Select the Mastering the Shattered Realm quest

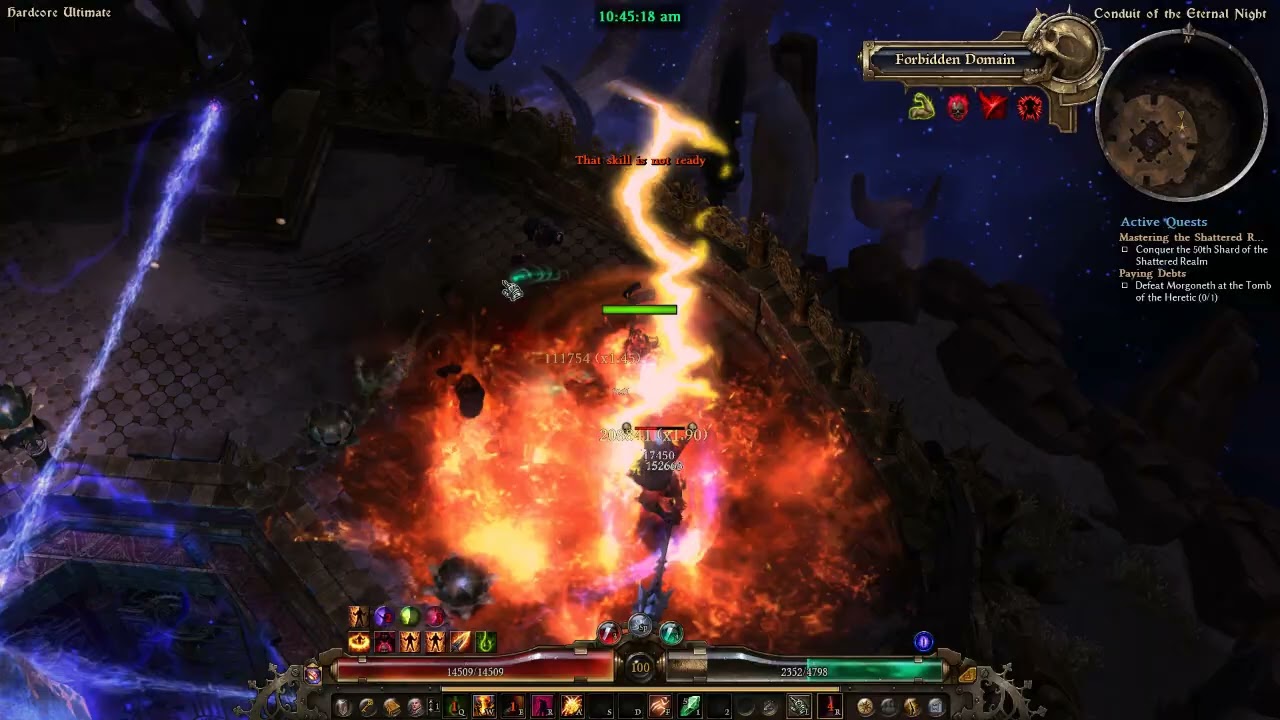pos(1190,238)
